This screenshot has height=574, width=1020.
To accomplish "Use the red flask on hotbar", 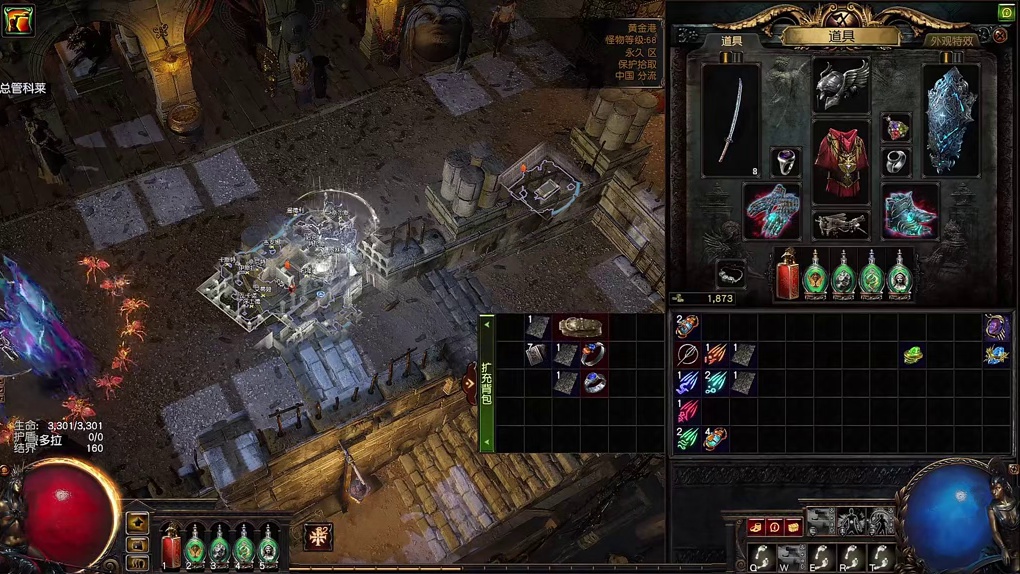I will pyautogui.click(x=172, y=545).
